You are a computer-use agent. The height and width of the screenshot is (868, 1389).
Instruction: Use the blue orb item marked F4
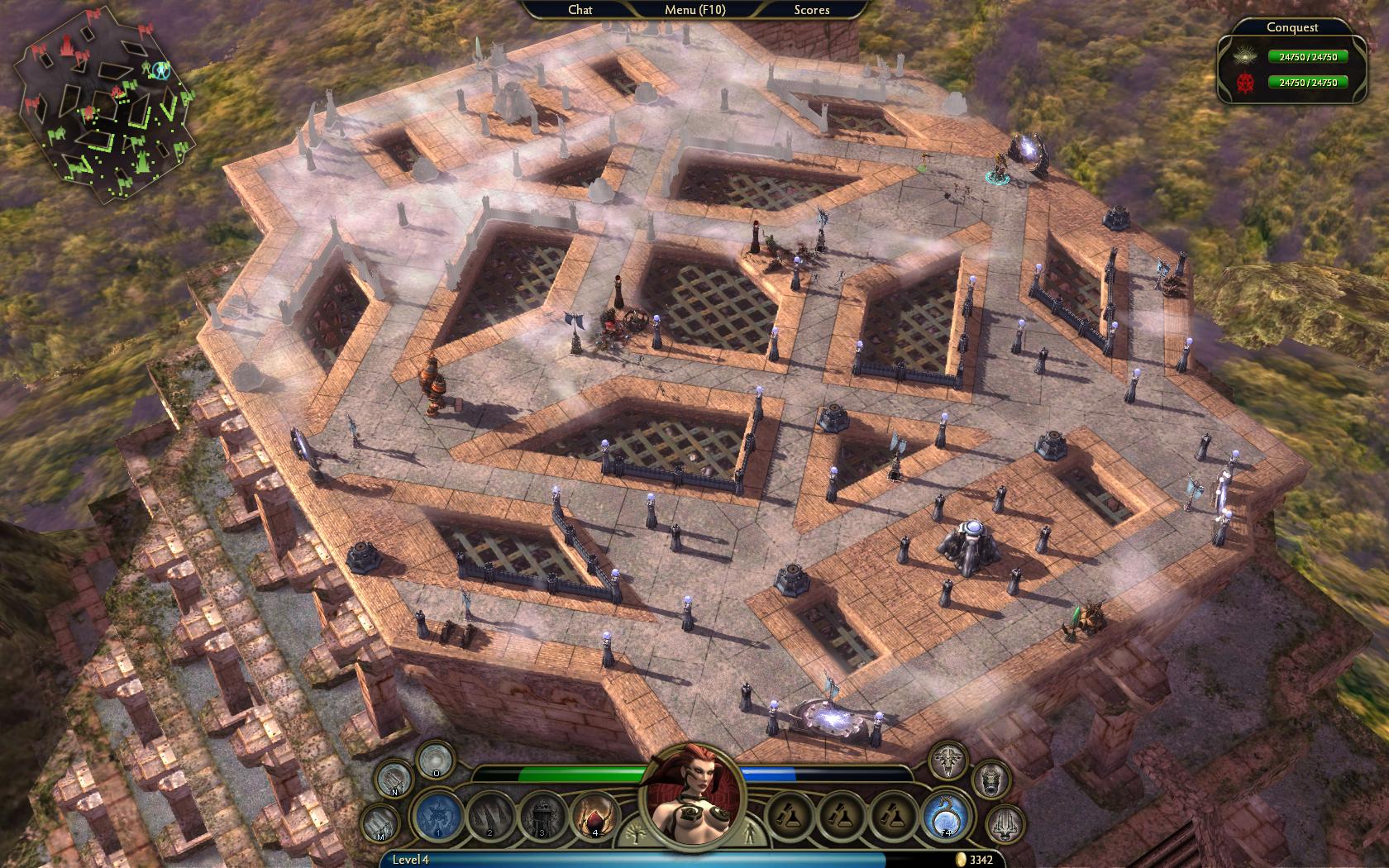pyautogui.click(x=947, y=817)
